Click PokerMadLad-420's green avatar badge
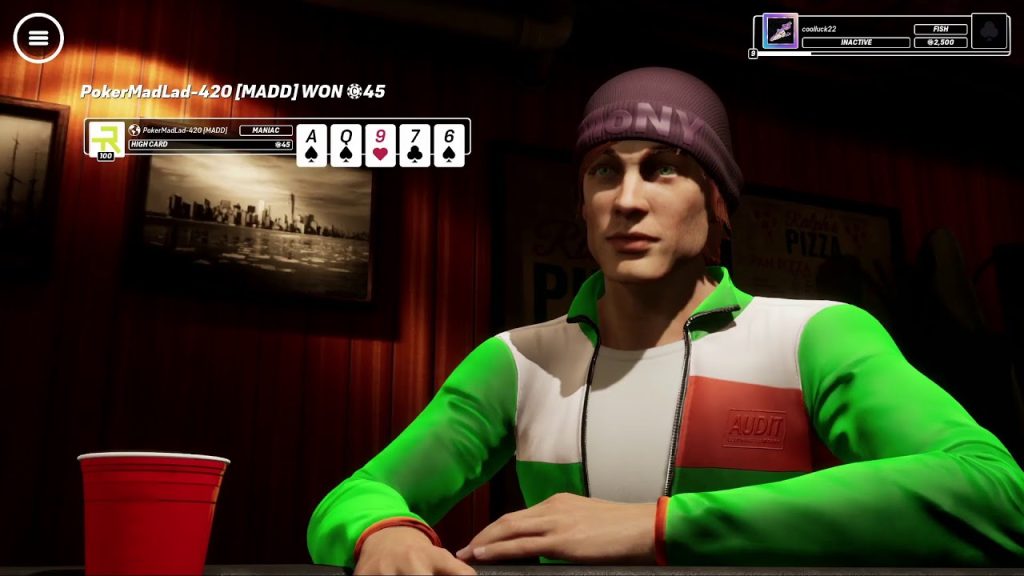 106,139
